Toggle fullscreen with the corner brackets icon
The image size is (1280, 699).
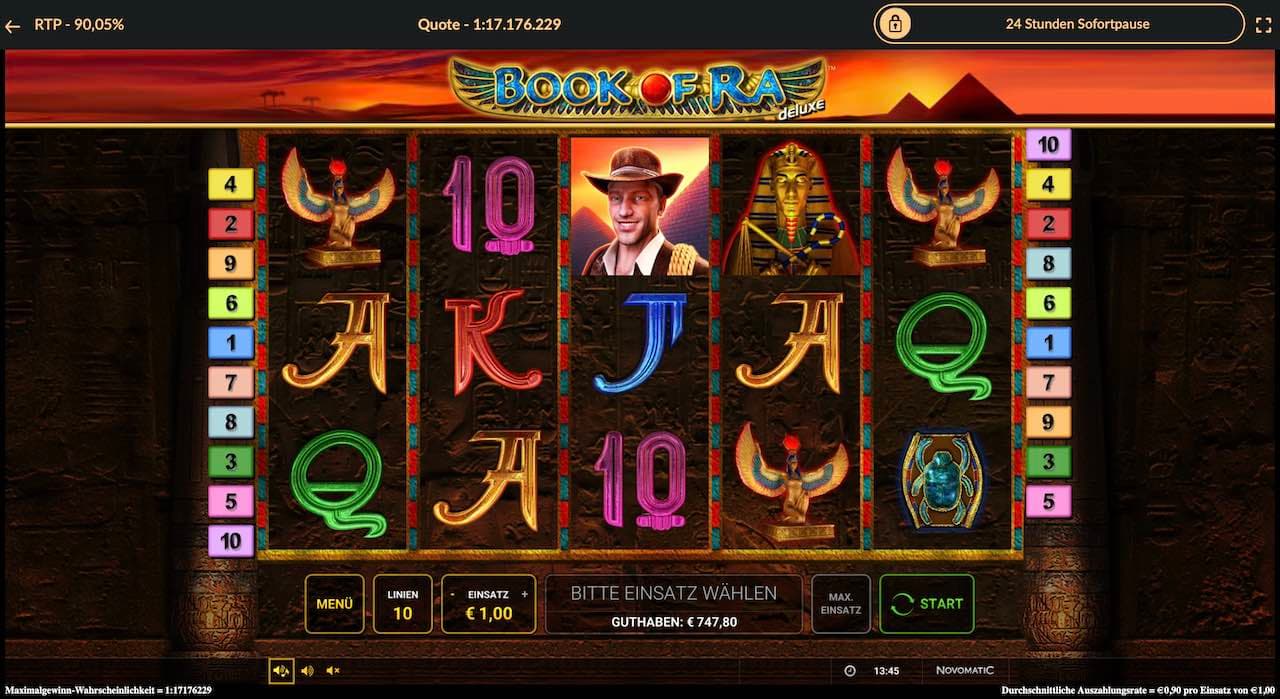coord(1263,24)
